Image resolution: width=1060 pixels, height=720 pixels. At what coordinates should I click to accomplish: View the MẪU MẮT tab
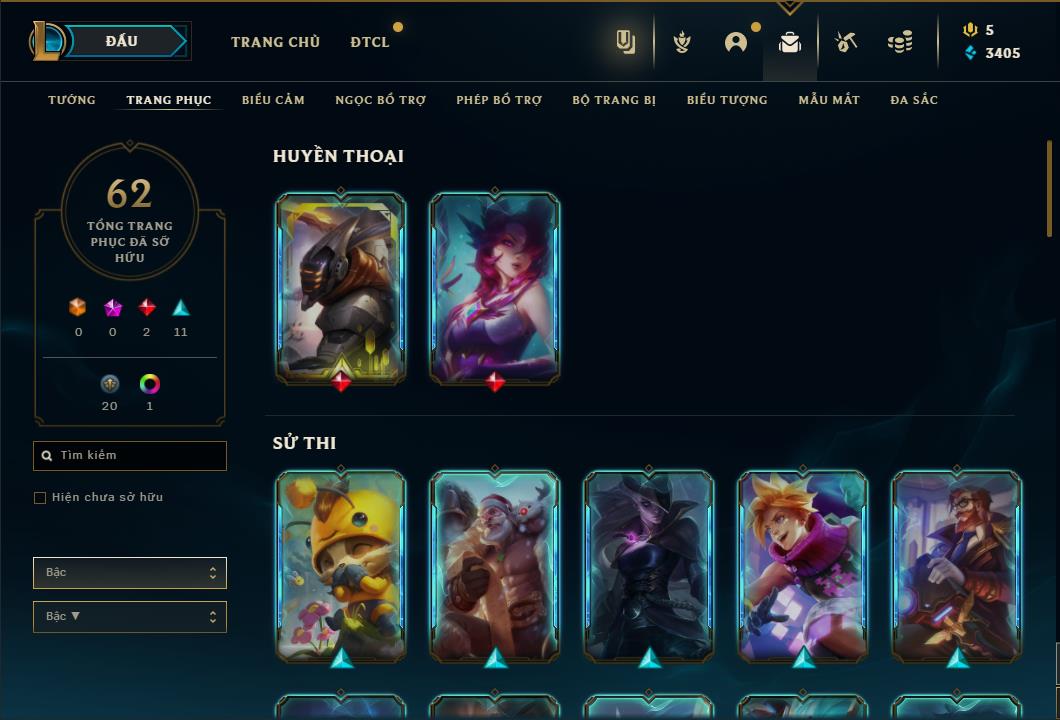pyautogui.click(x=829, y=100)
